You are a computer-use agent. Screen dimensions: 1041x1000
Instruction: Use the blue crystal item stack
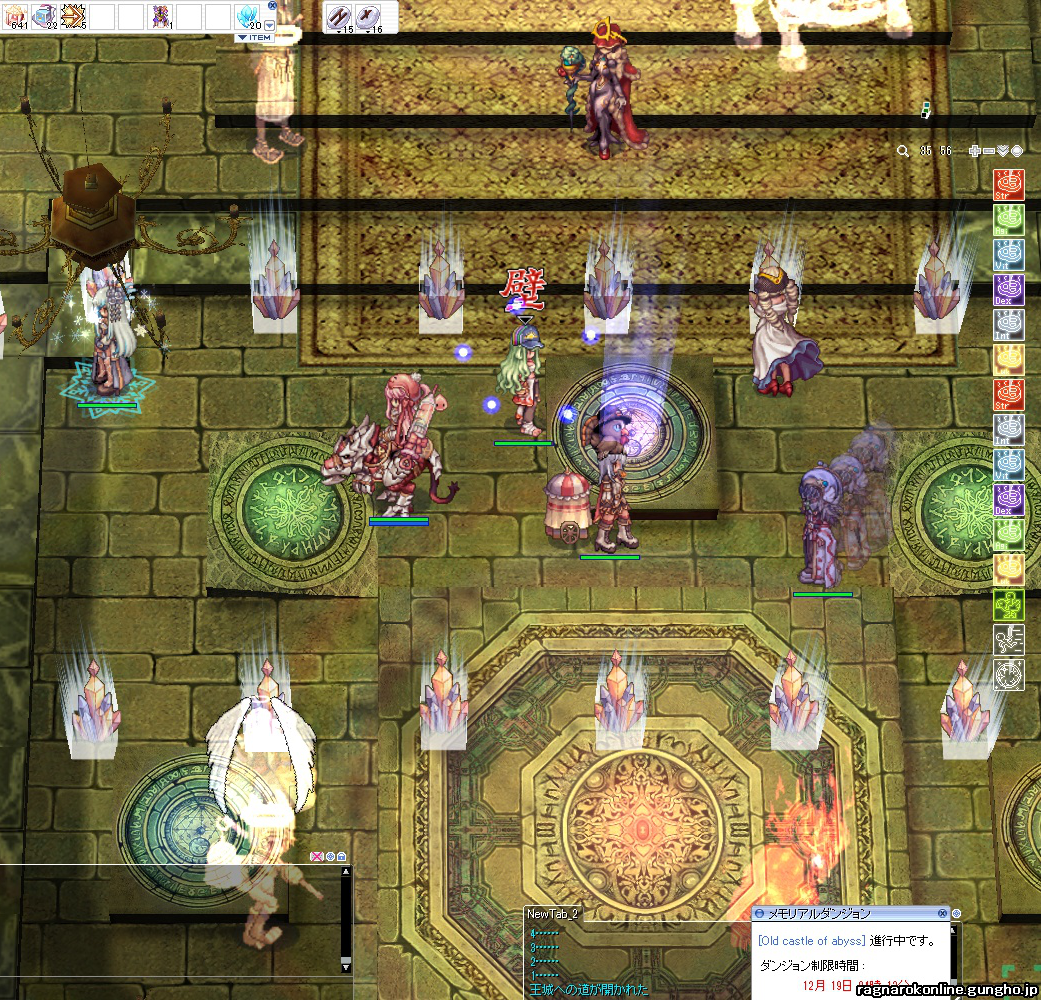[x=247, y=16]
